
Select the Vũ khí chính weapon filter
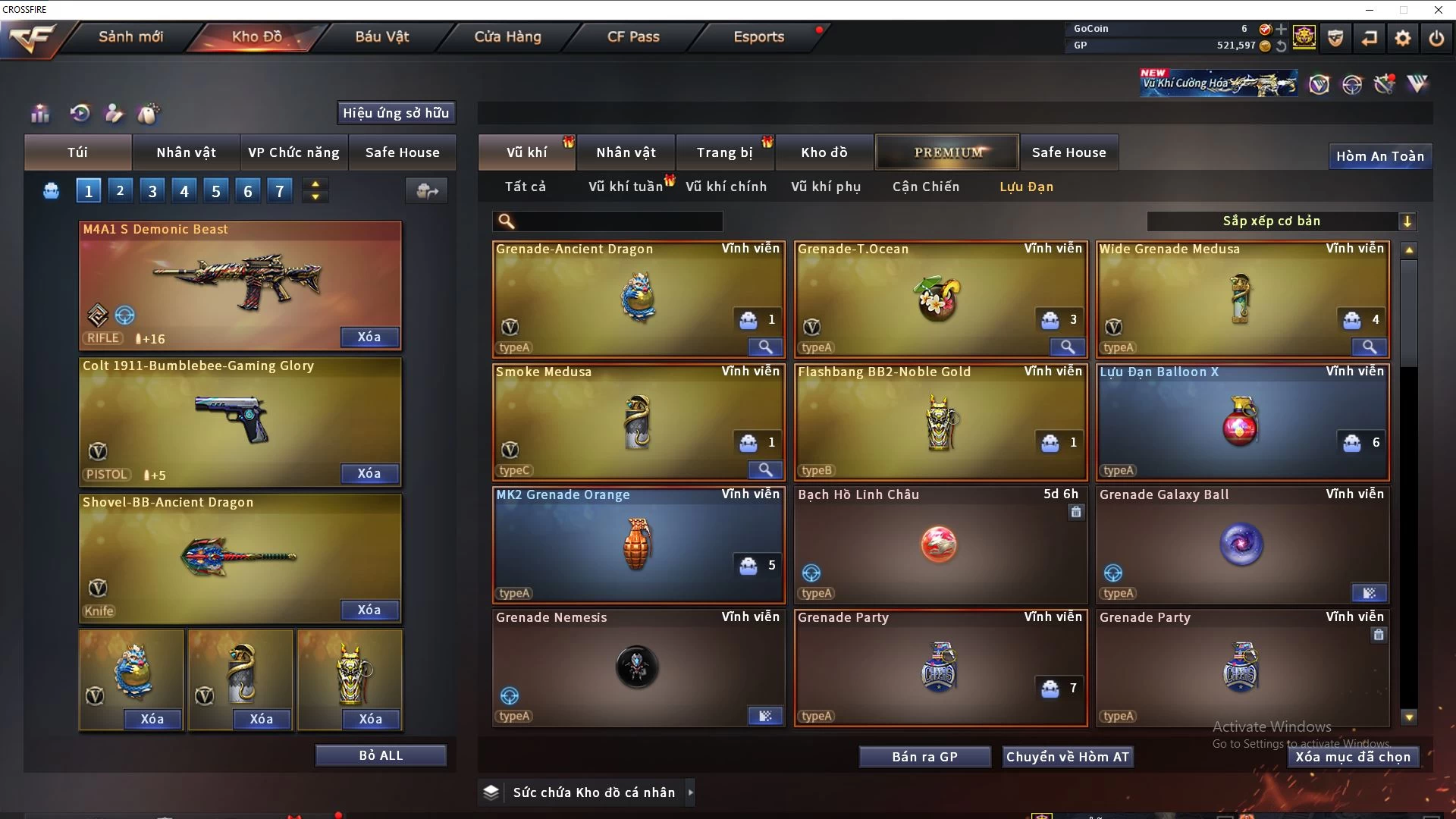click(x=726, y=187)
